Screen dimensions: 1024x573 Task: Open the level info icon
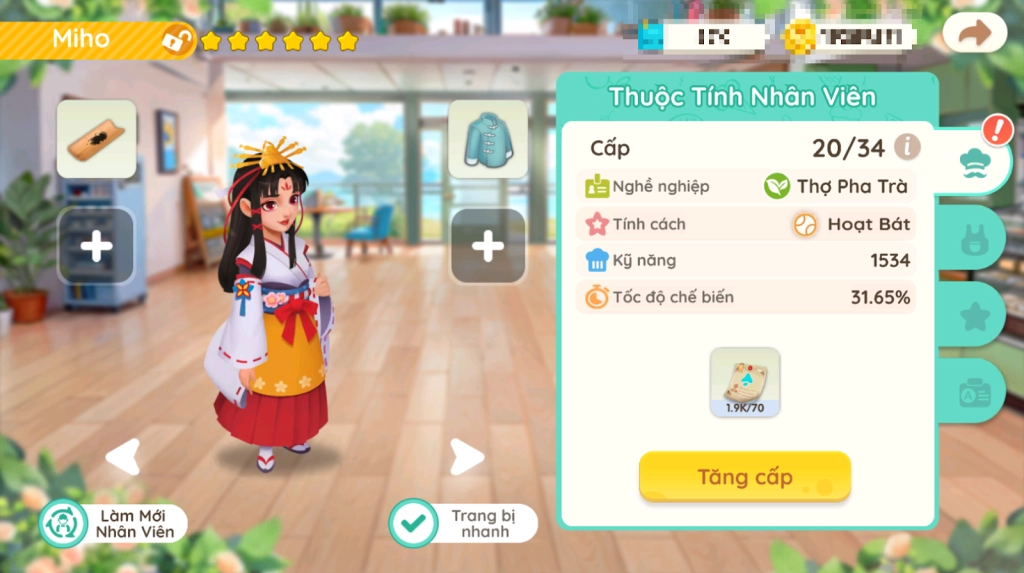(x=907, y=148)
